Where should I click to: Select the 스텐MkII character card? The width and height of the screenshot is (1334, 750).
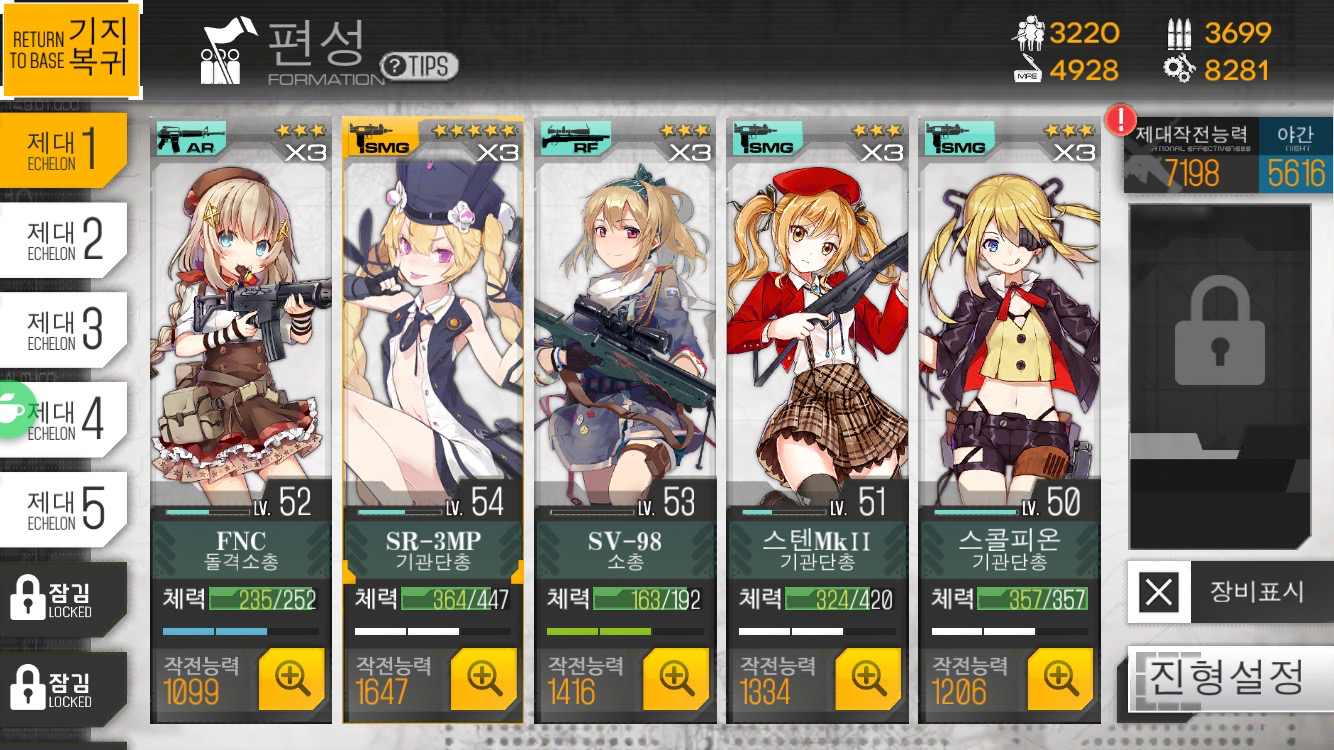click(x=817, y=320)
